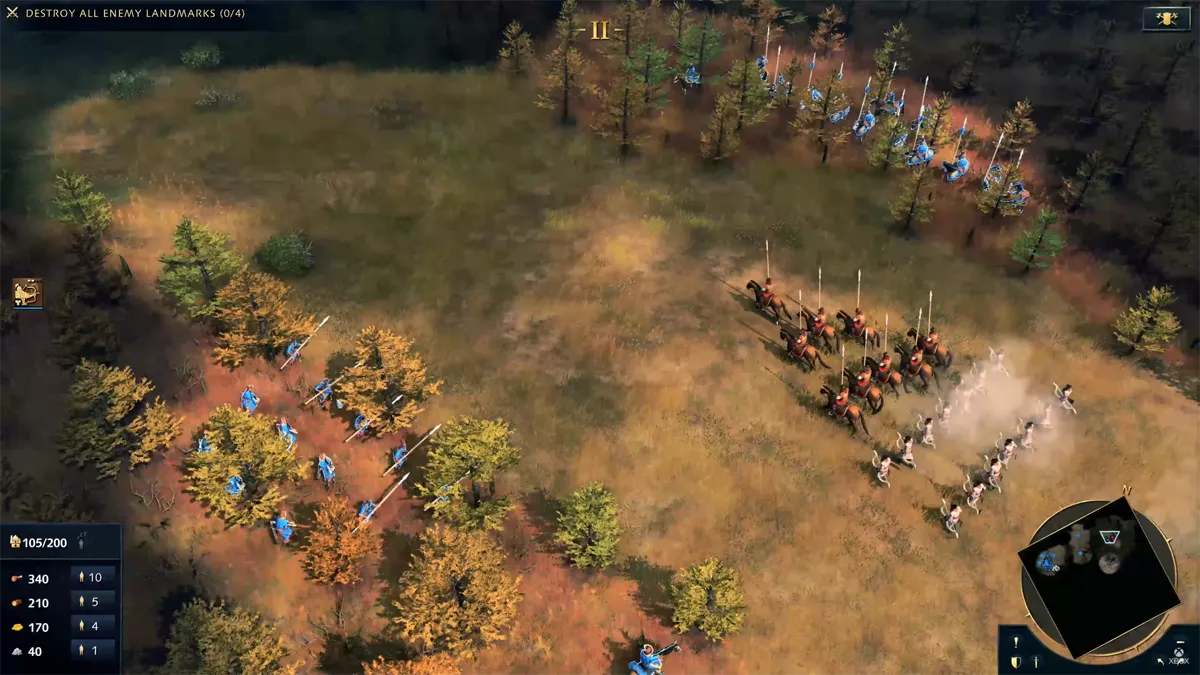Image resolution: width=1200 pixels, height=675 pixels.
Task: Select the 1 villager gathering stone
Action: coord(93,651)
